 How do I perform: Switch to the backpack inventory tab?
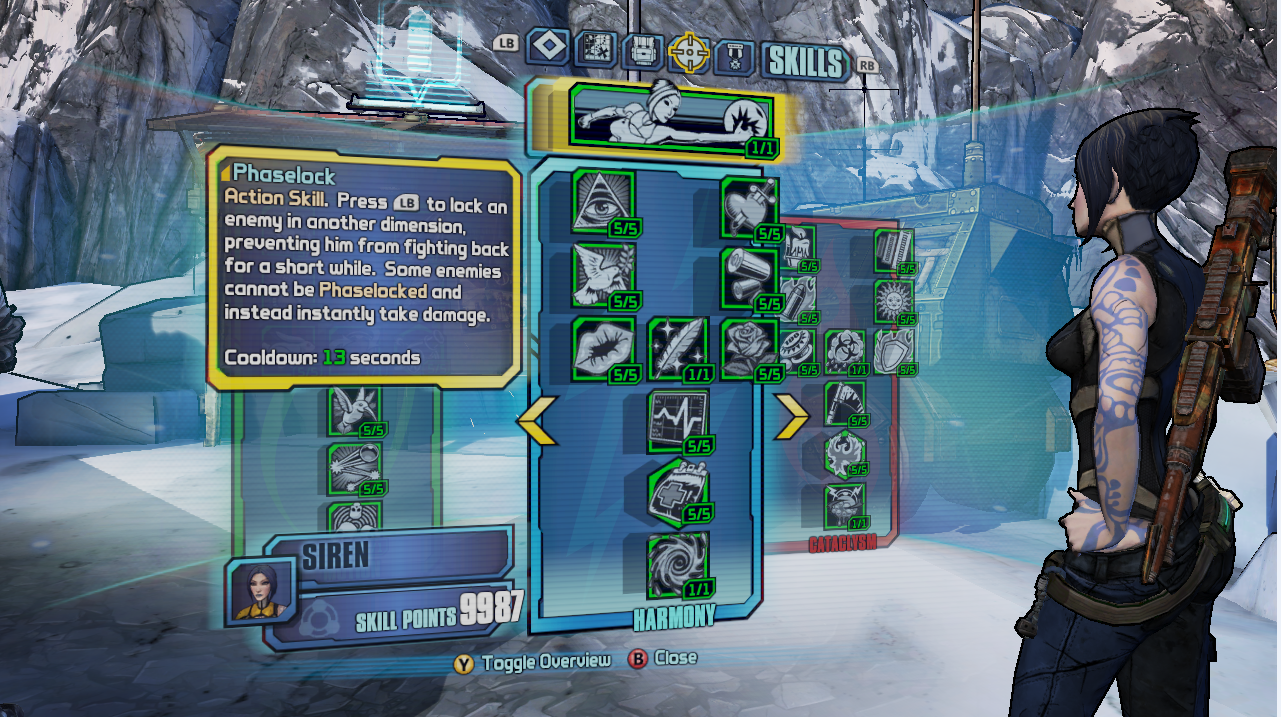(x=642, y=50)
